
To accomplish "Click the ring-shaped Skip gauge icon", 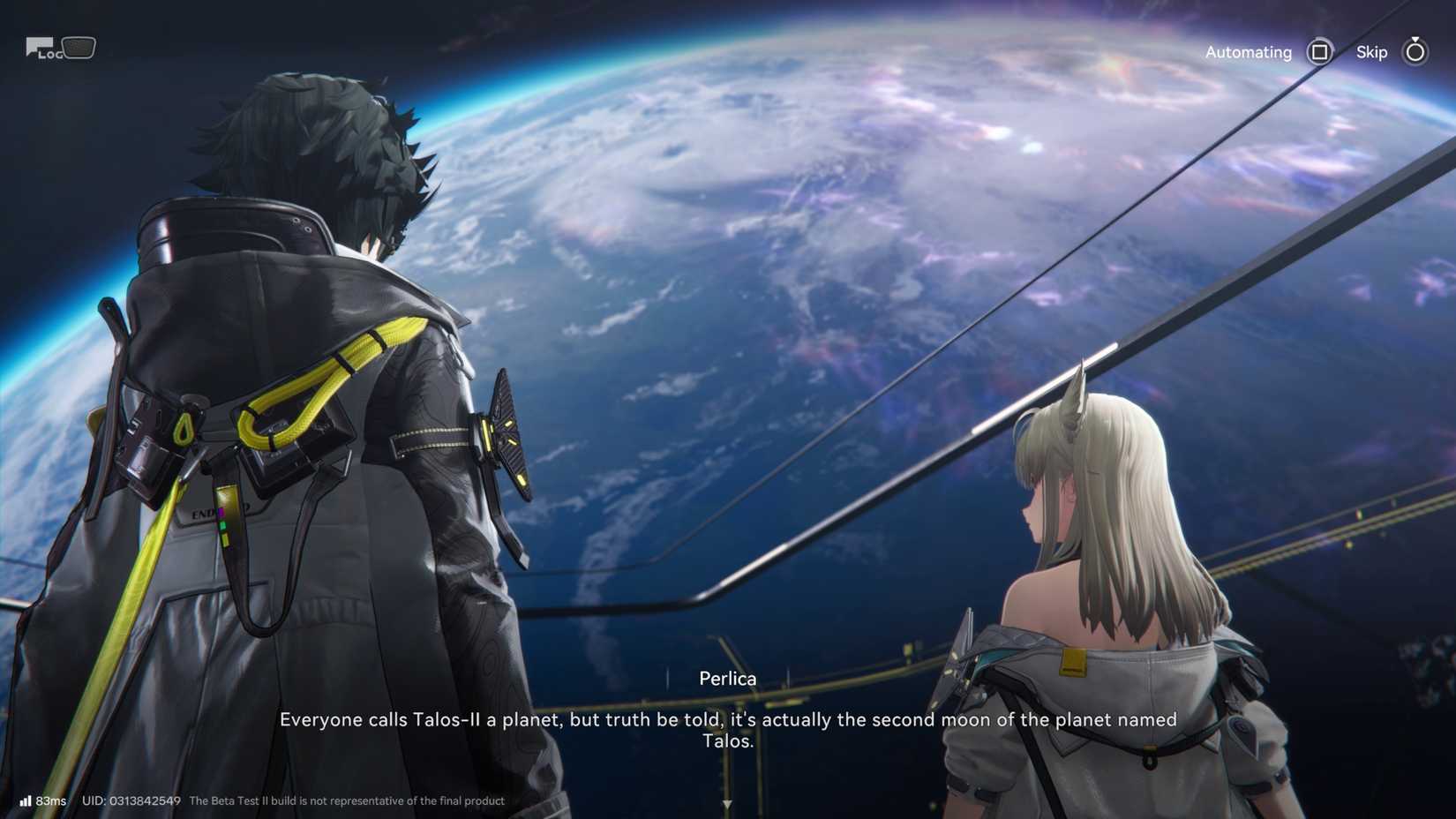I will (x=1415, y=53).
